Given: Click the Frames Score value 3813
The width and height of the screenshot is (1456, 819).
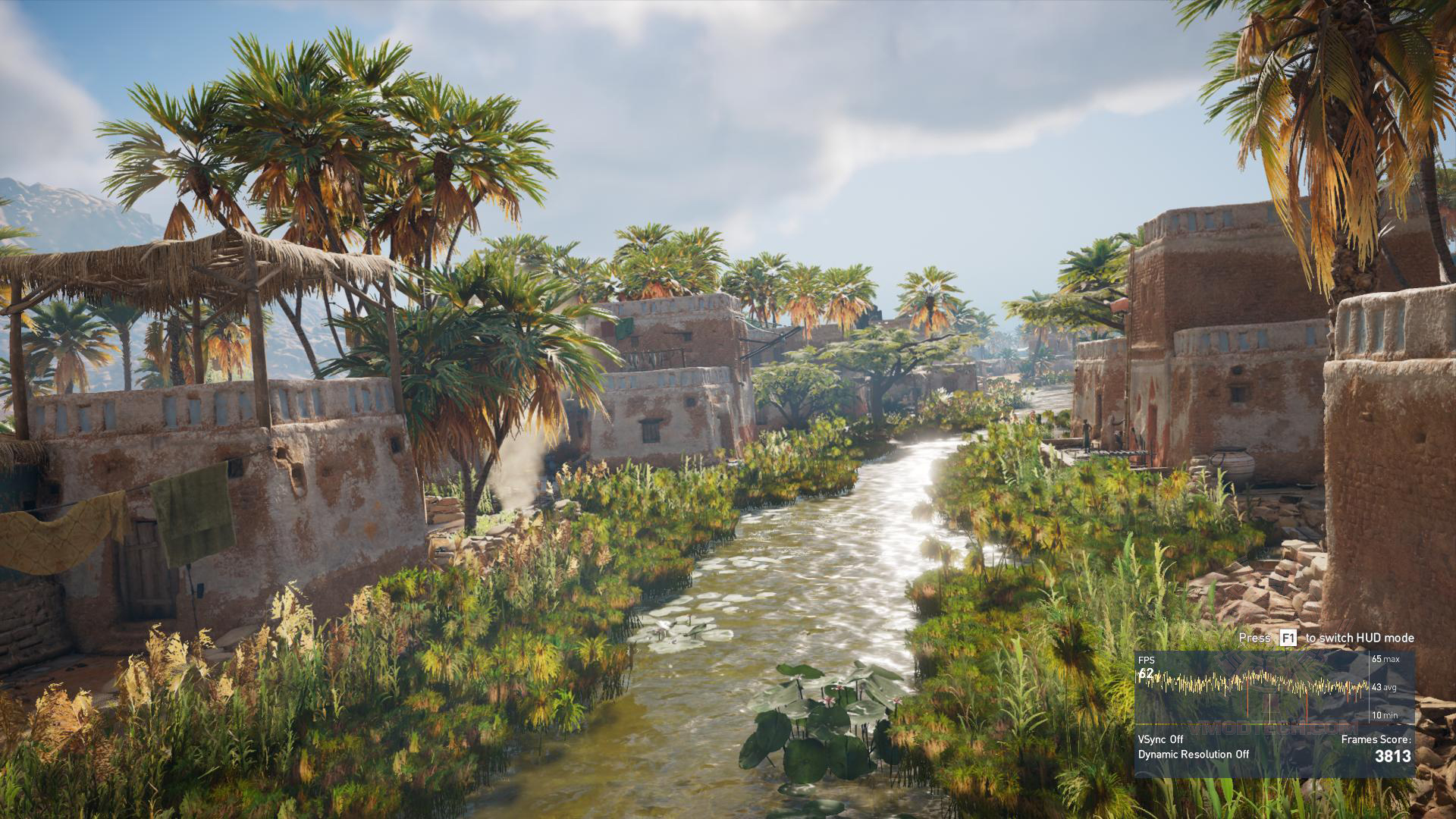Looking at the screenshot, I should point(1392,757).
